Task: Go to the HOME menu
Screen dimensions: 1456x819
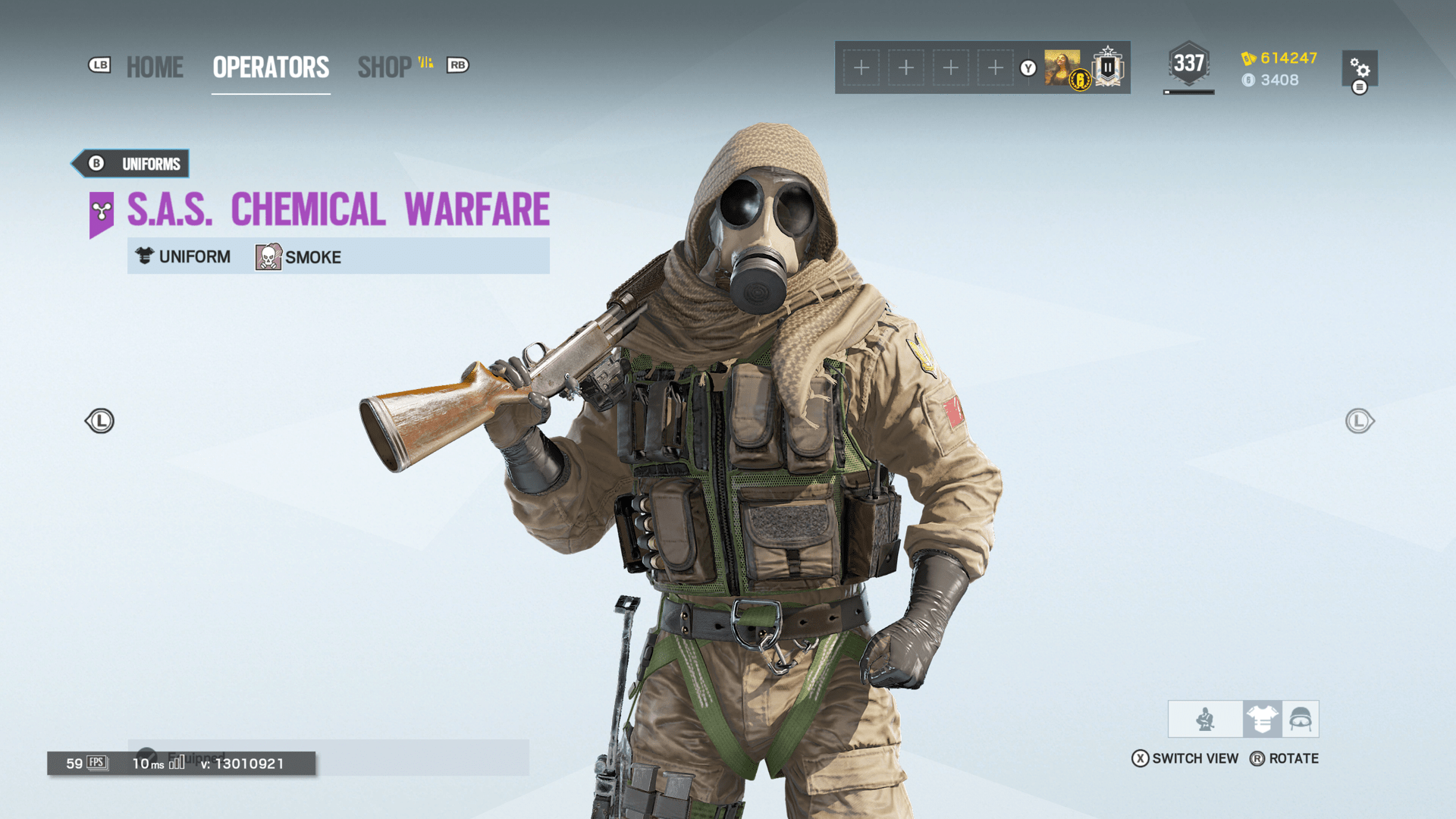Action: (x=155, y=67)
